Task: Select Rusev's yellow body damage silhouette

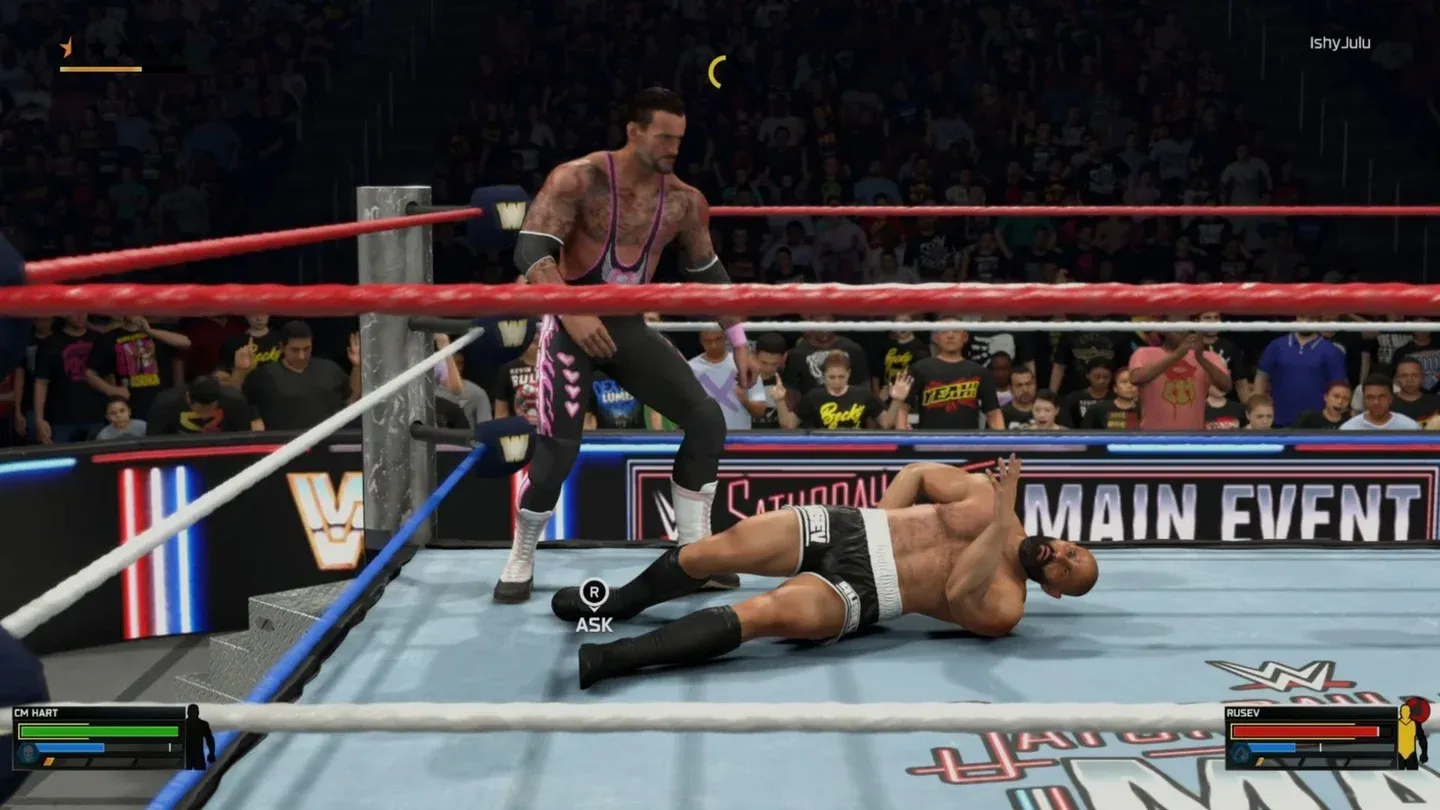Action: (x=1412, y=738)
